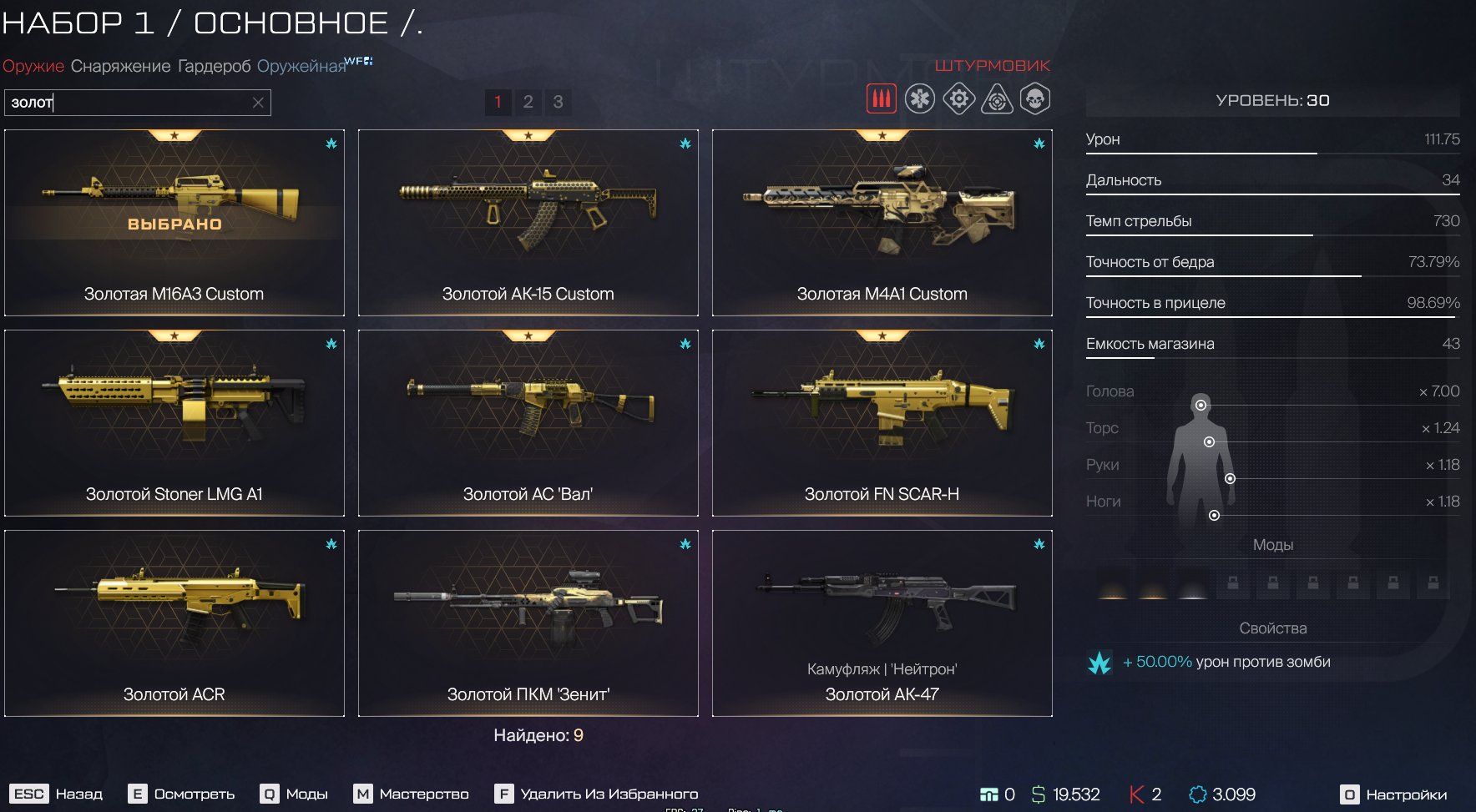The image size is (1476, 812).
Task: Choose the skull class icon
Action: click(1035, 99)
